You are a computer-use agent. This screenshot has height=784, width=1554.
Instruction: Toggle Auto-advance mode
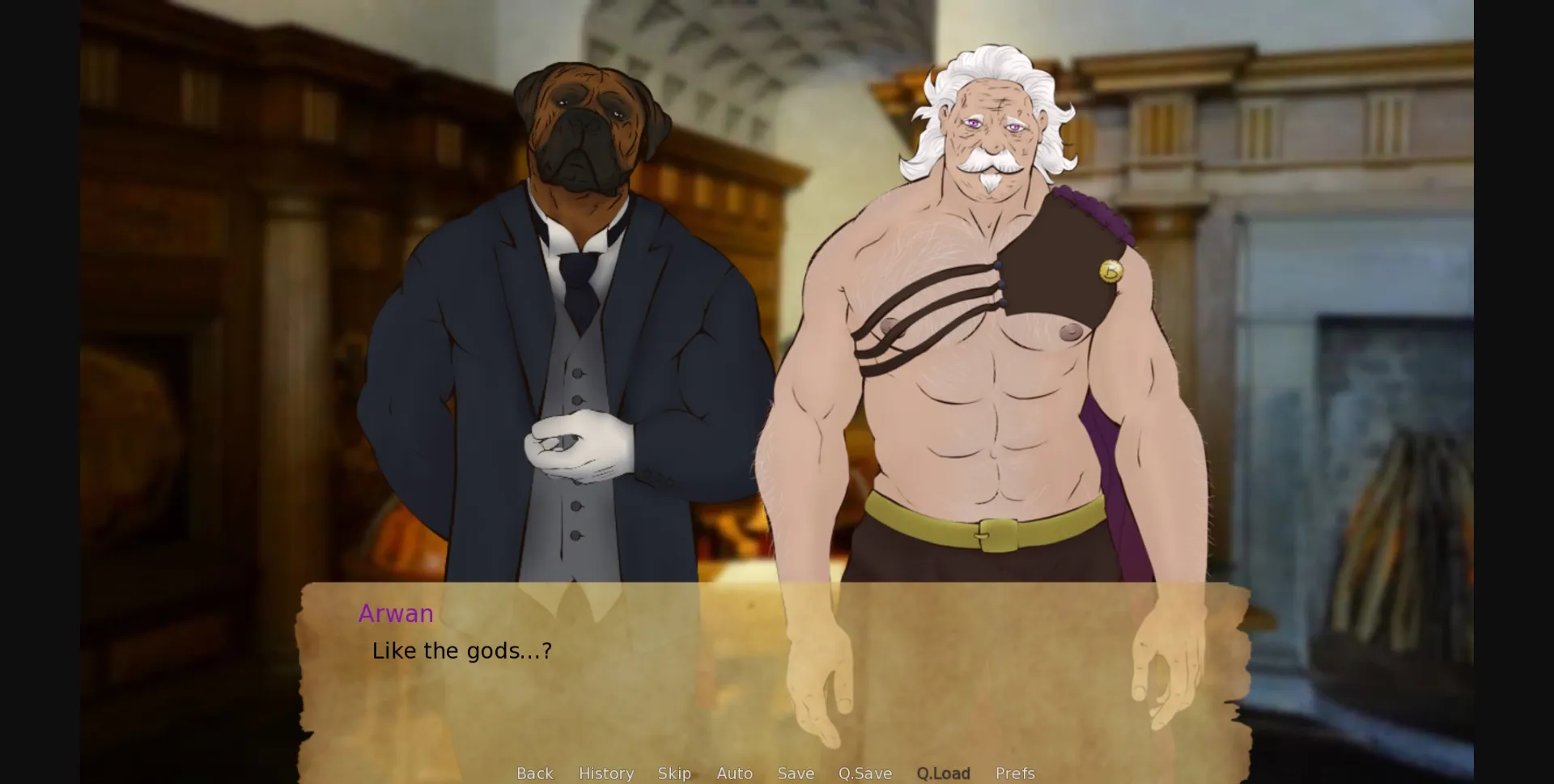tap(734, 773)
